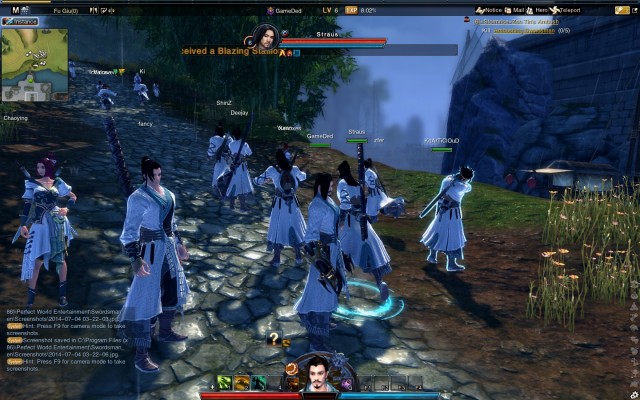The image size is (640, 400).
Task: Check the Mail button
Action: click(x=519, y=9)
